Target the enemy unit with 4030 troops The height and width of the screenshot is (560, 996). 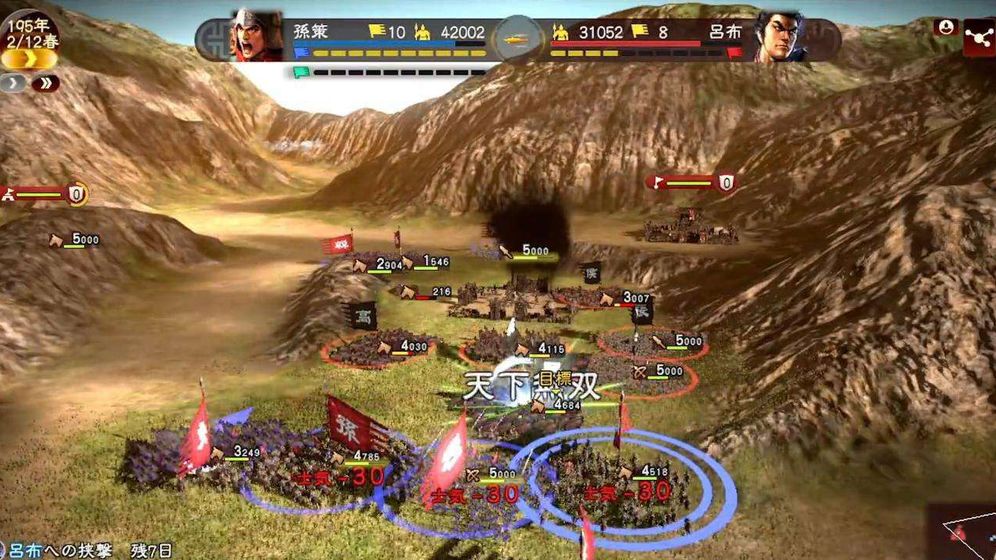click(x=375, y=350)
